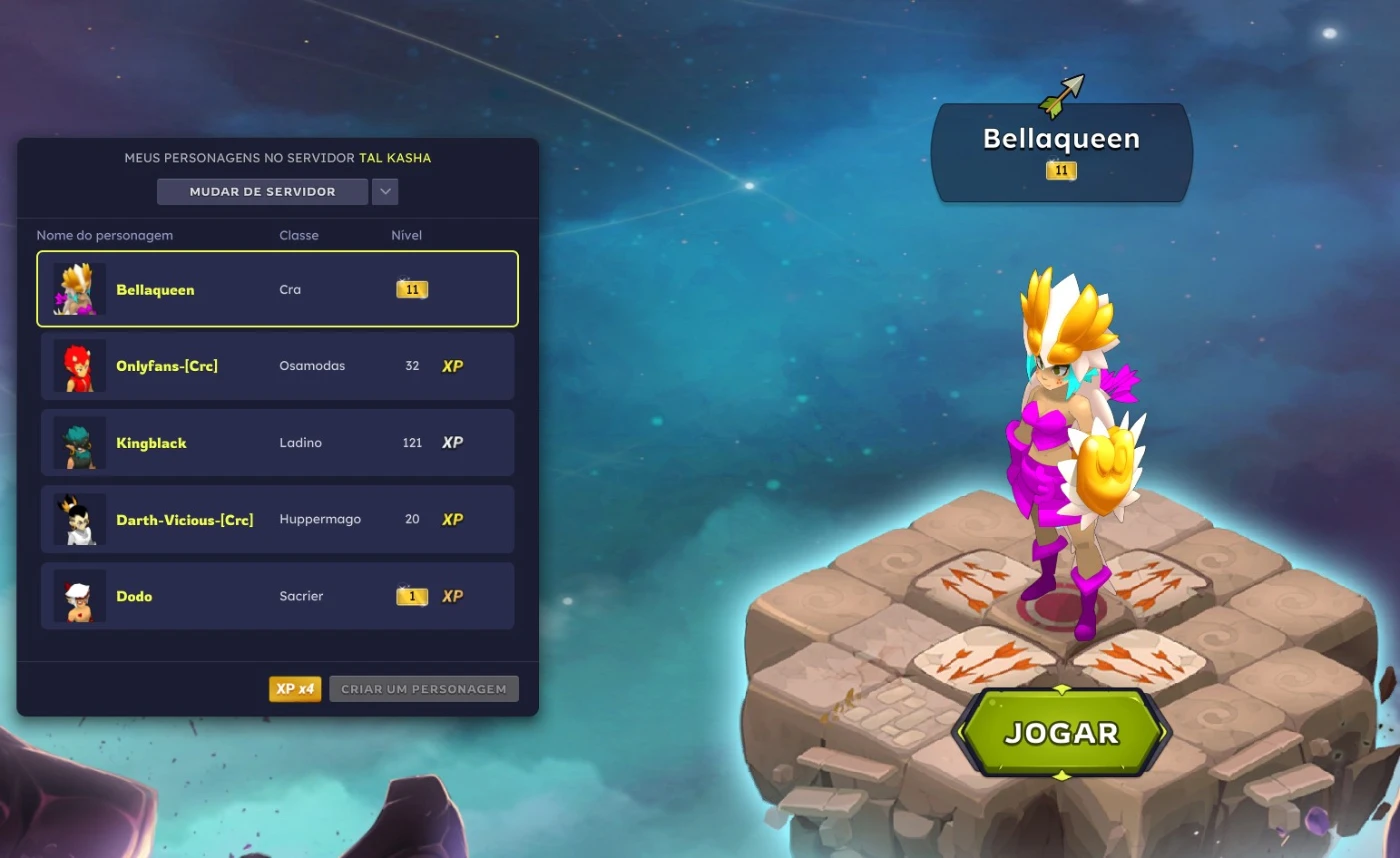Click the XP icon on Kingblack's row
Screen dimensions: 1400x858
[453, 443]
